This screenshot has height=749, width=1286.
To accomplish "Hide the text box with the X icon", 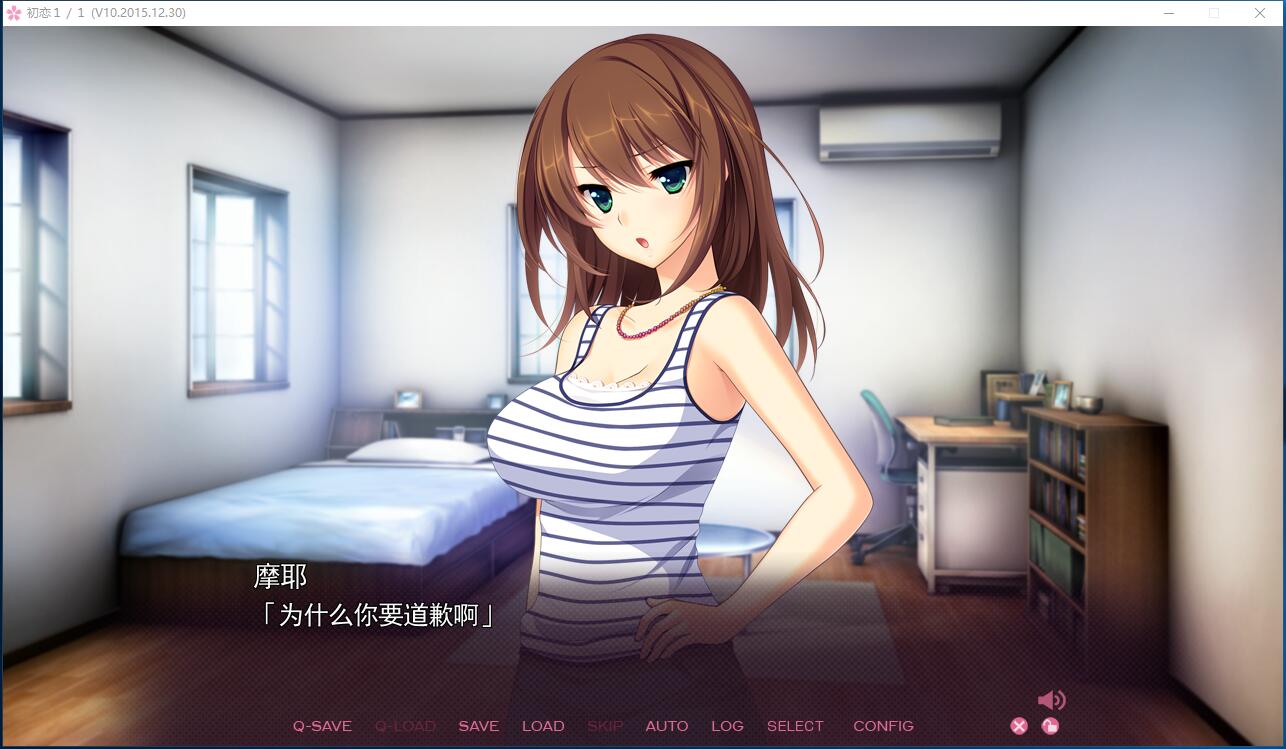I will 1019,726.
